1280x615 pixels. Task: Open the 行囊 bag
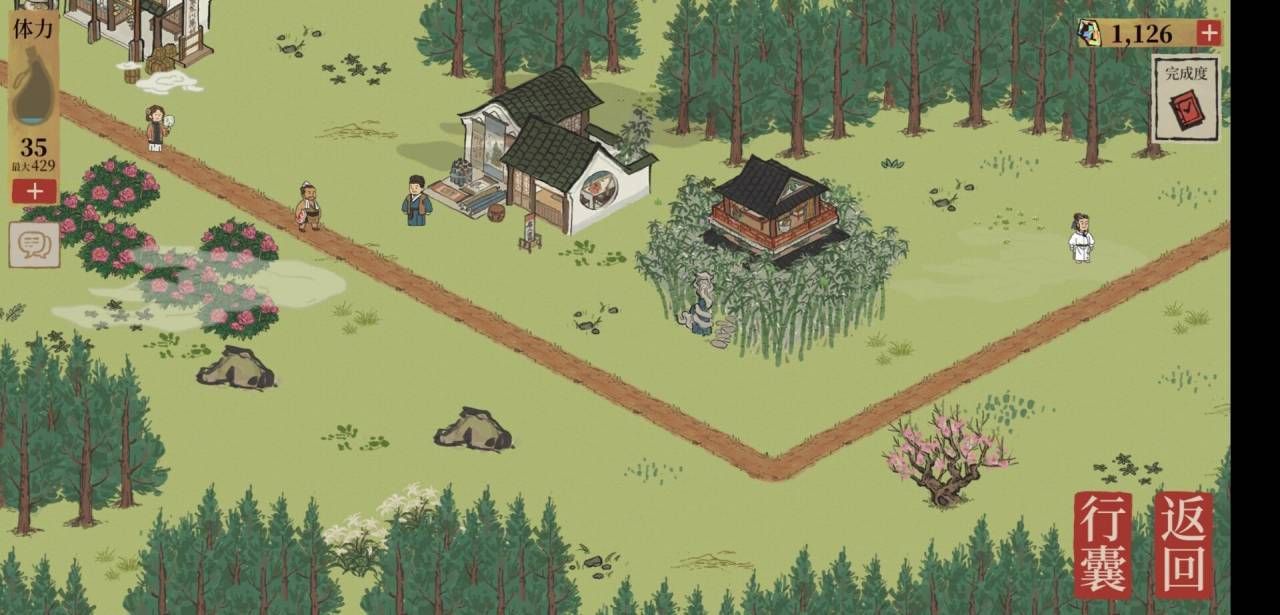point(1103,544)
